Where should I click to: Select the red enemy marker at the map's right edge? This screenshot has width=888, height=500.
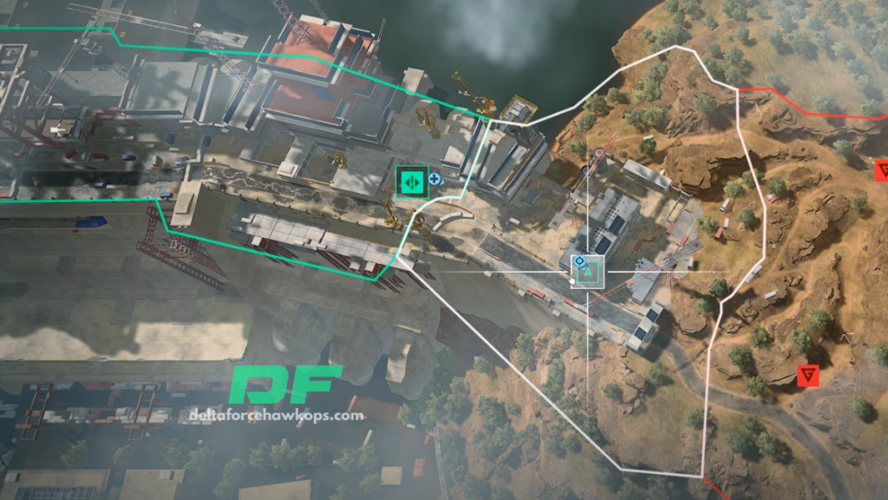point(882,170)
